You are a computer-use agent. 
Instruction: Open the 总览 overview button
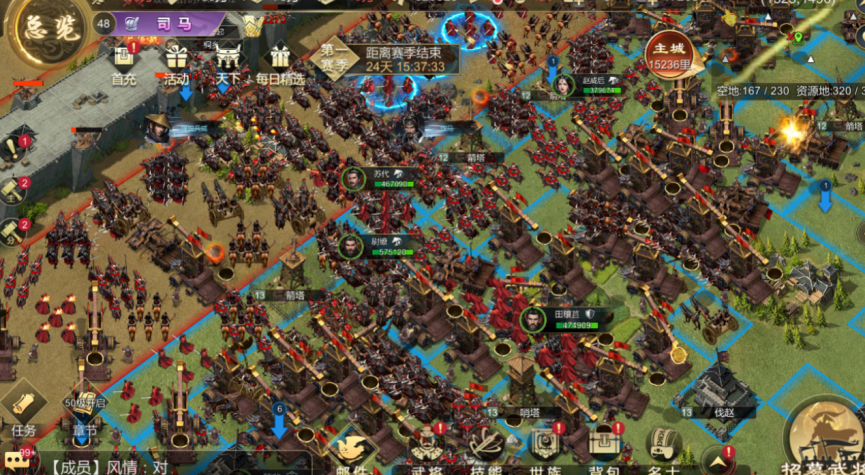click(x=40, y=28)
